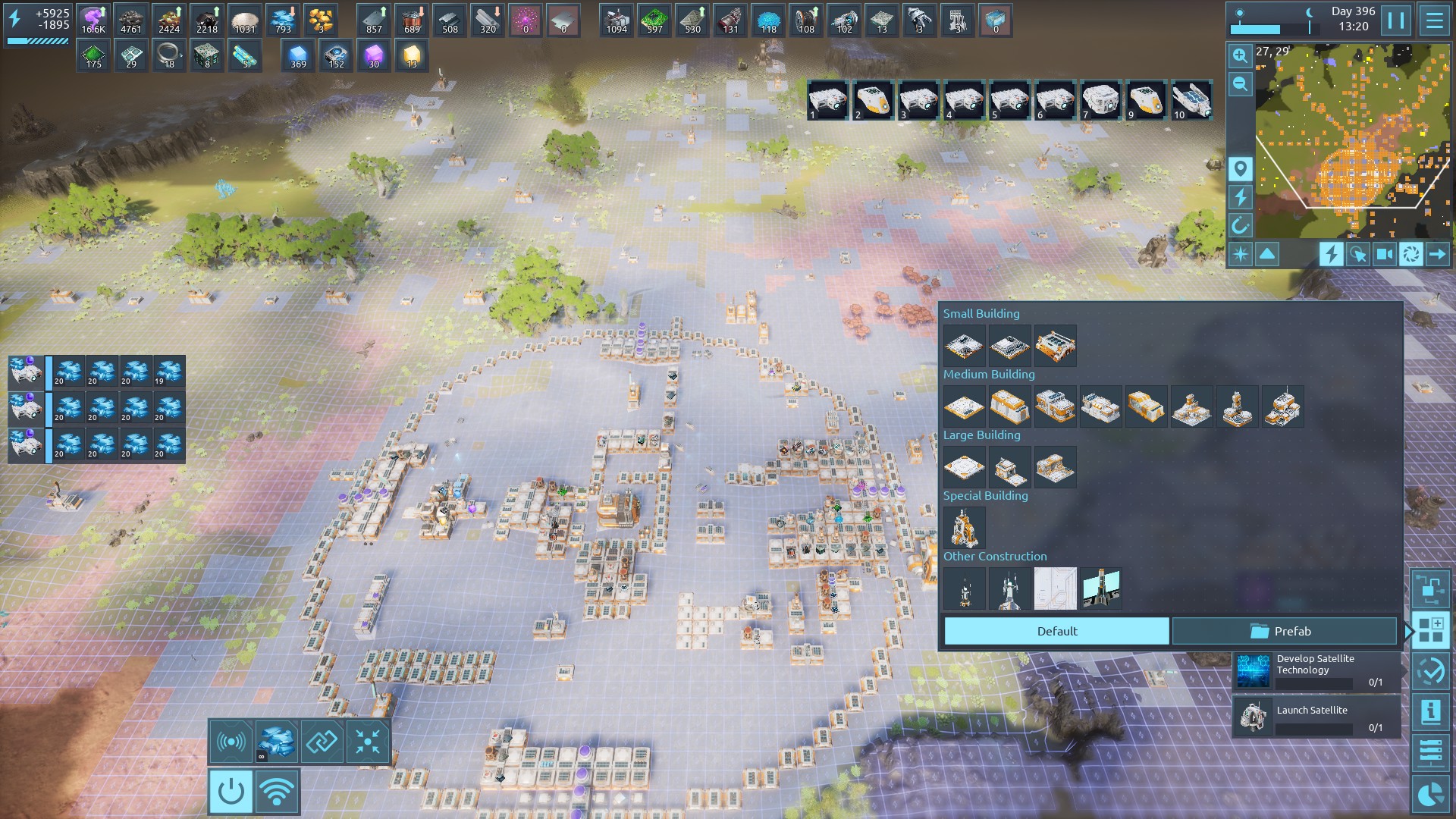The image size is (1456, 819).
Task: Activate the broadcast signal command icon
Action: 231,741
